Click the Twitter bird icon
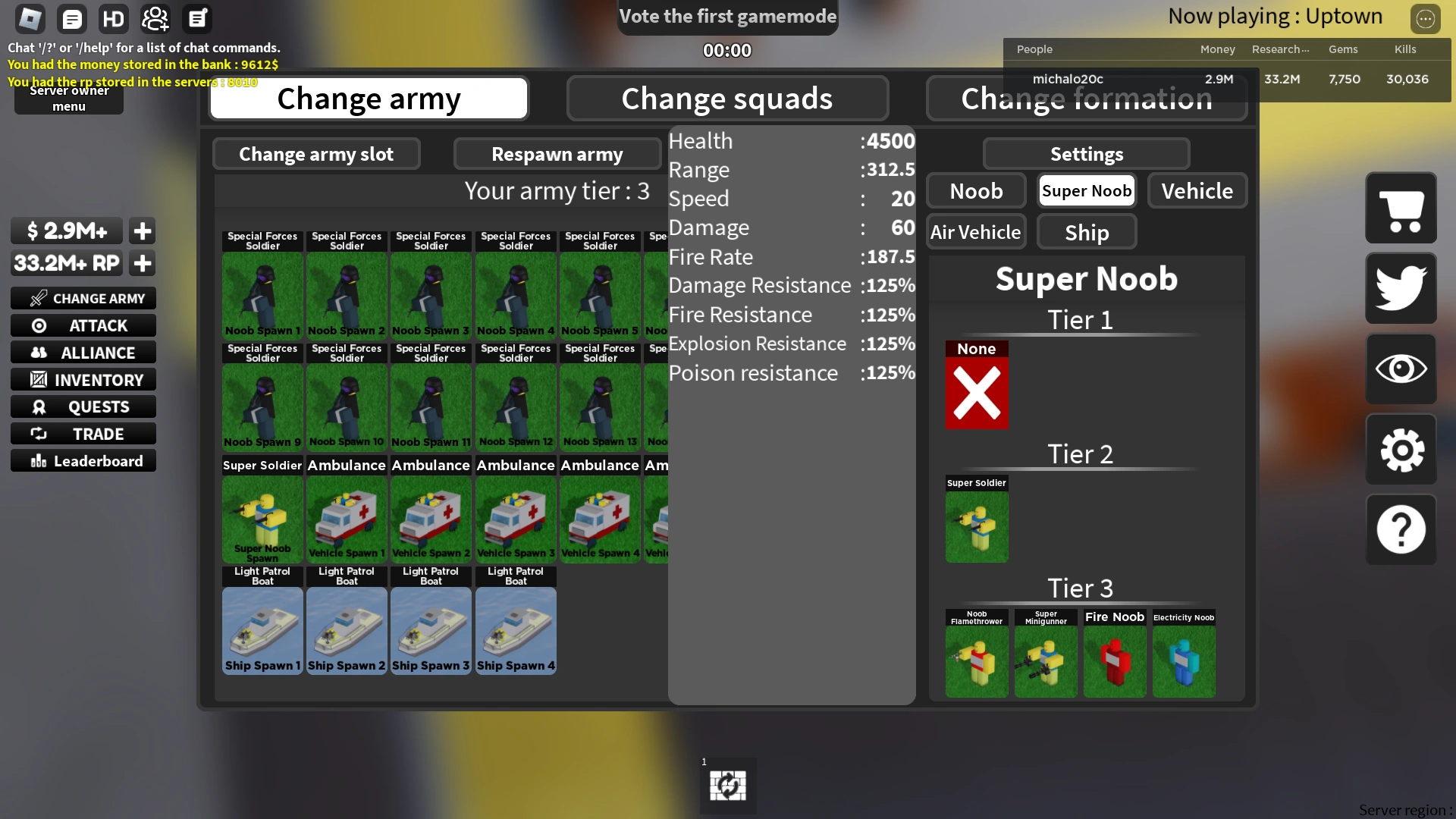Screen dimensions: 1456x819 (1400, 288)
